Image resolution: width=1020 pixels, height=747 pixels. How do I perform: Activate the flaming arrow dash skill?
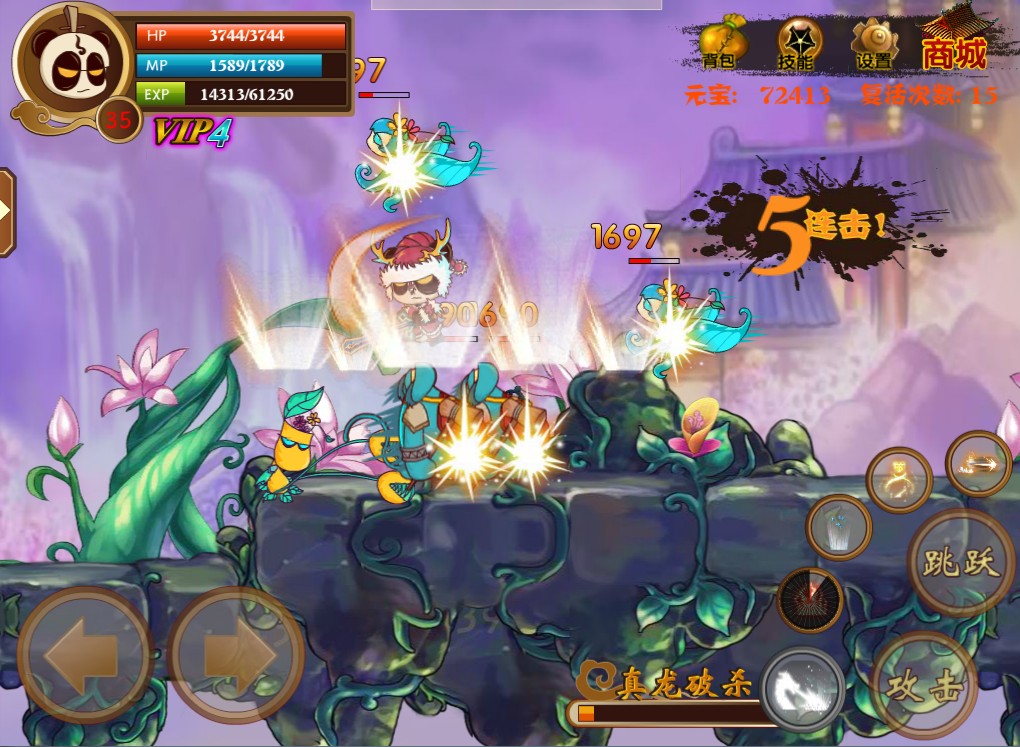(x=979, y=464)
